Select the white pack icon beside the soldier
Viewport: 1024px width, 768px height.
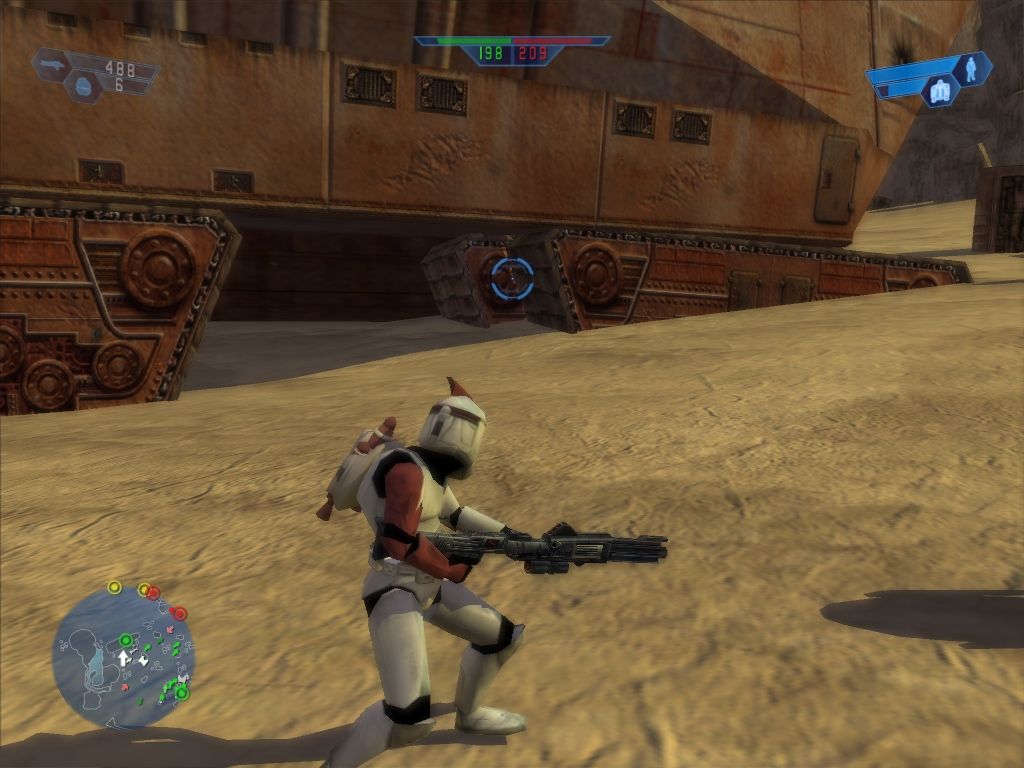point(939,92)
